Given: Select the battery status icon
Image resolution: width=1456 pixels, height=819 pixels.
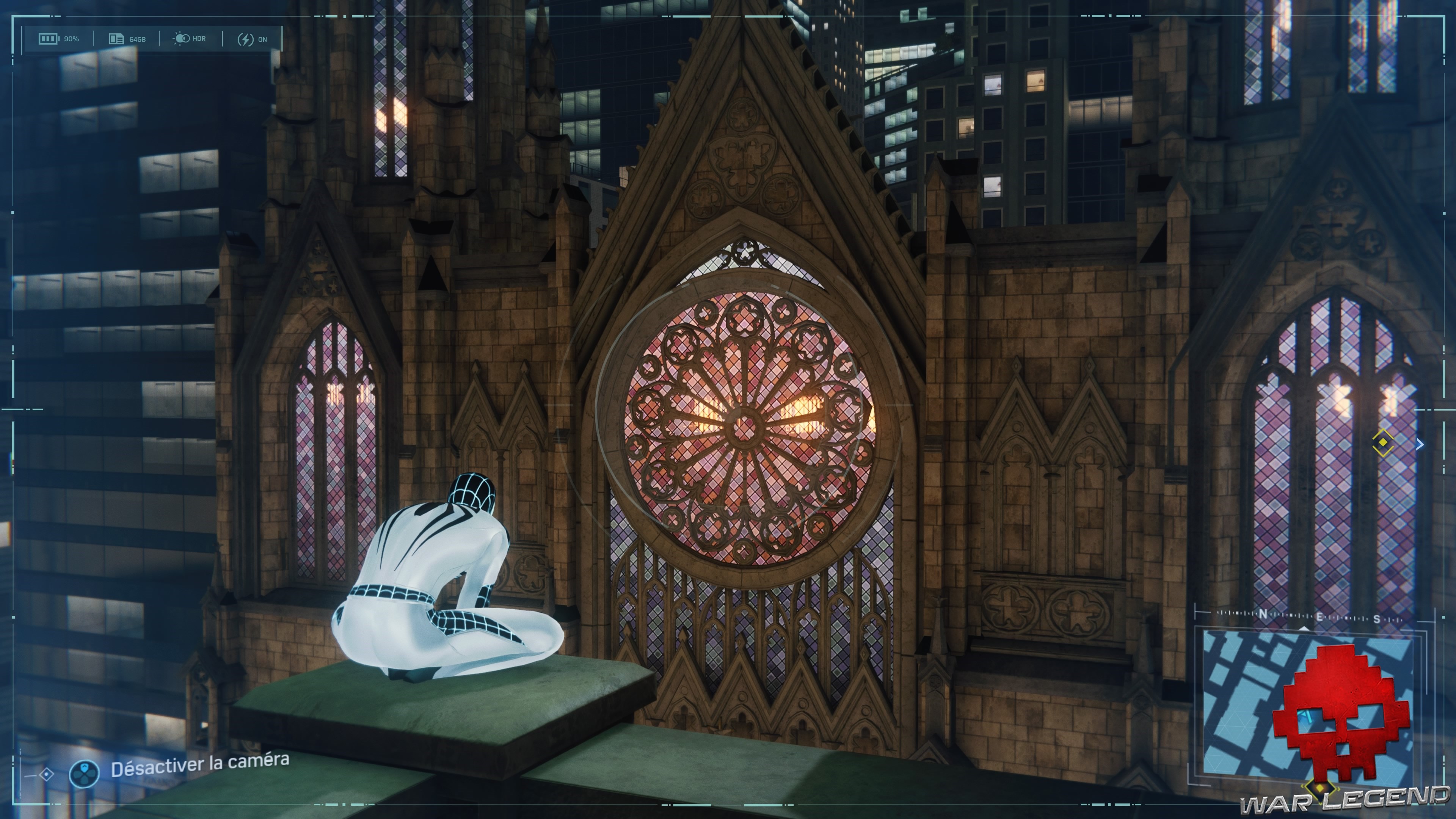Looking at the screenshot, I should point(49,38).
